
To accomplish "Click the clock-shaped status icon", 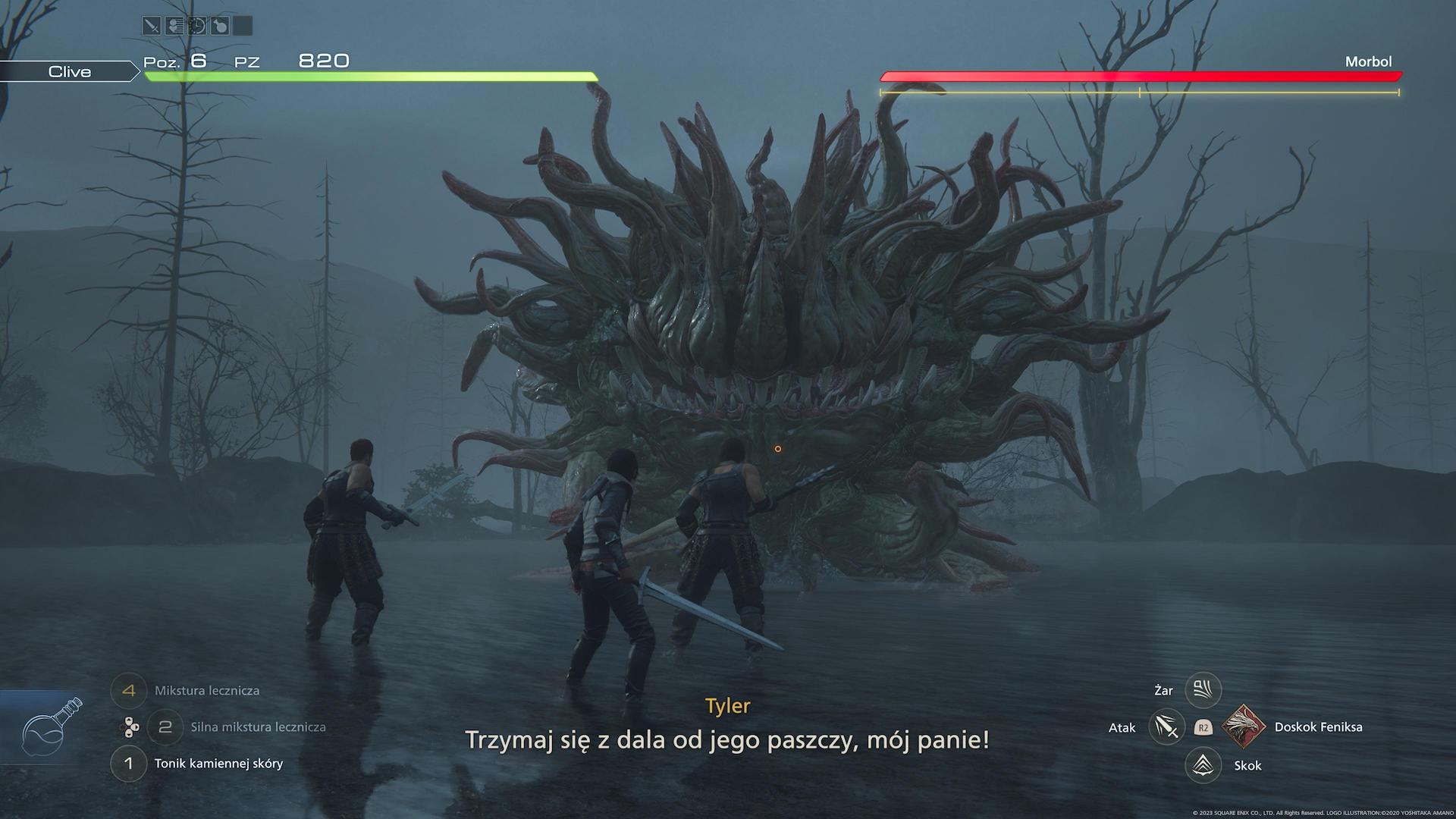I will 196,27.
